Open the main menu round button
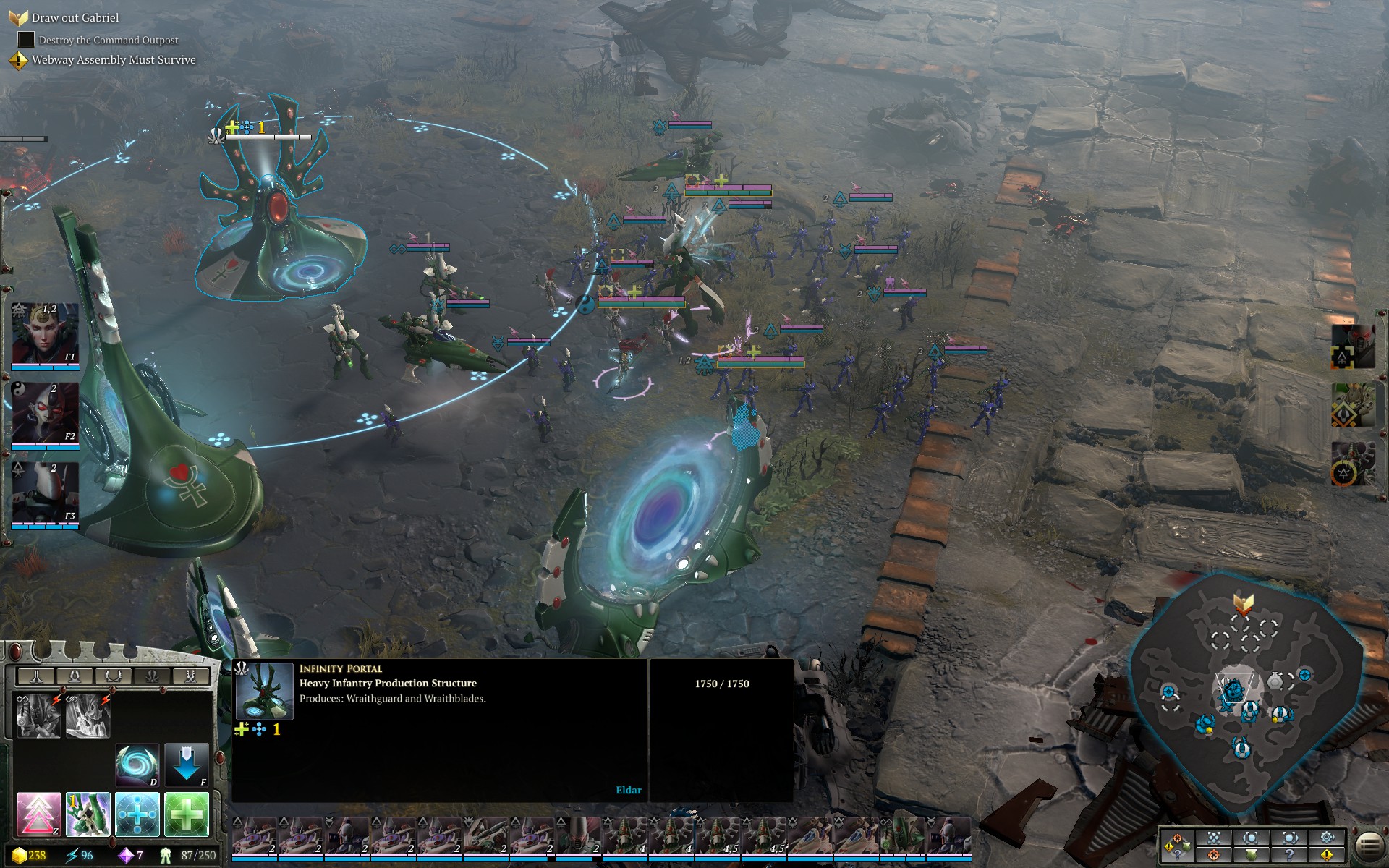The width and height of the screenshot is (1389, 868). [x=1368, y=845]
